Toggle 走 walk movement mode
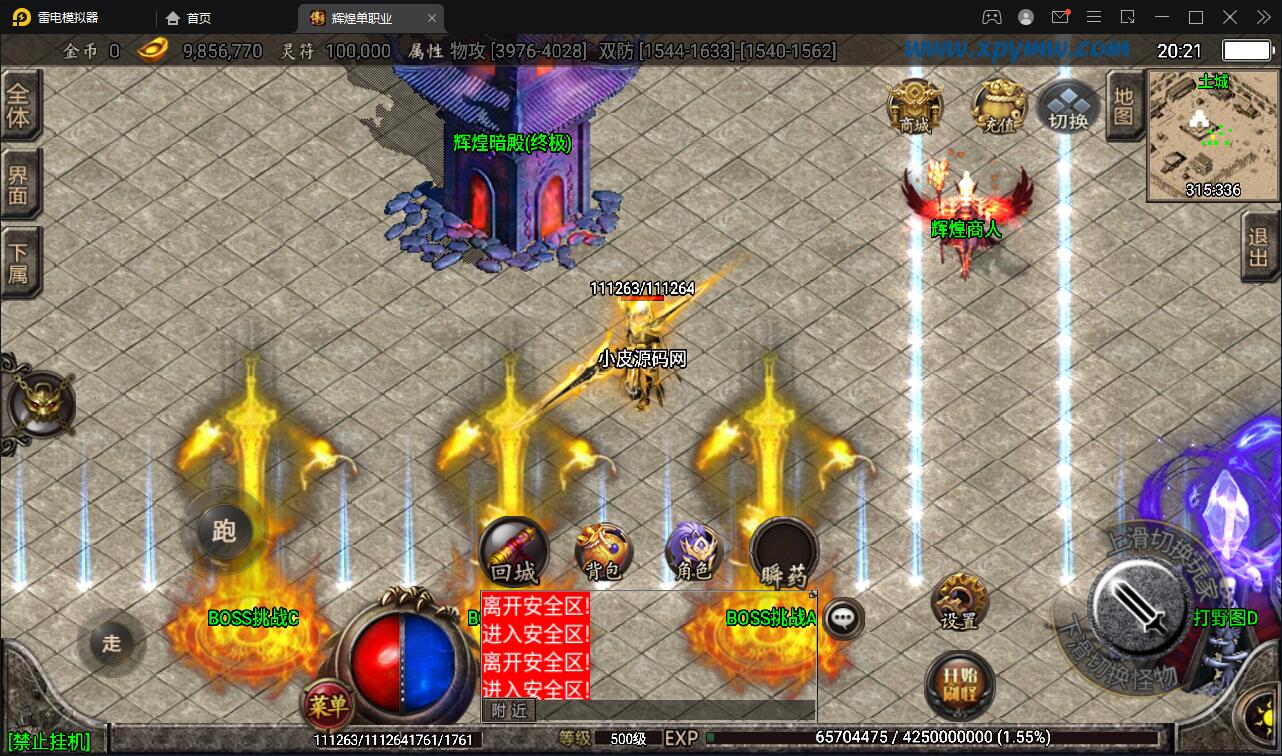 (x=112, y=644)
